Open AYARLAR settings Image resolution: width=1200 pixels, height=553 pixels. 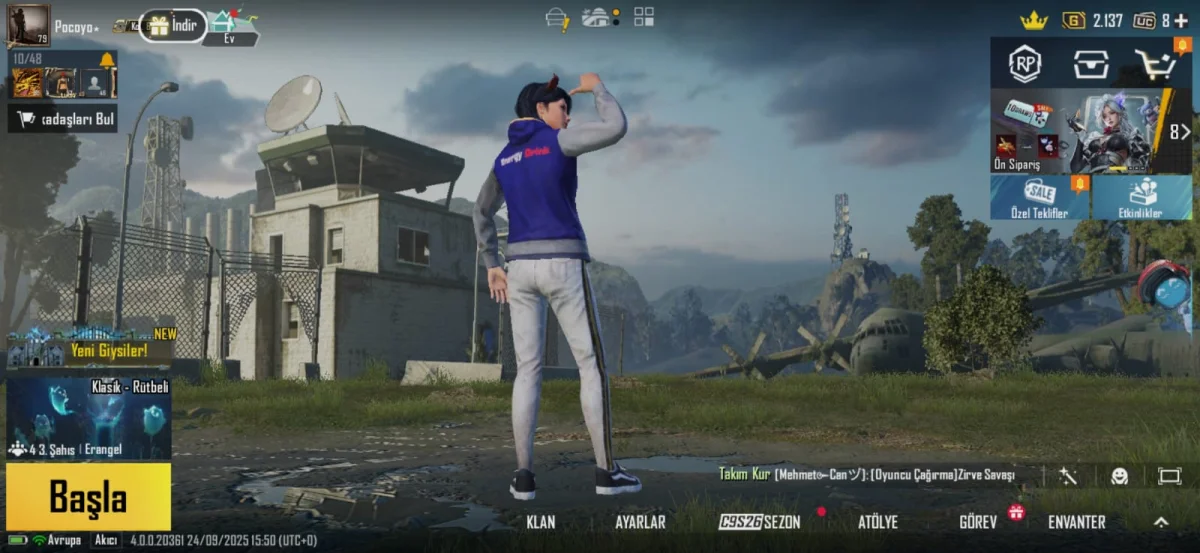click(x=640, y=522)
